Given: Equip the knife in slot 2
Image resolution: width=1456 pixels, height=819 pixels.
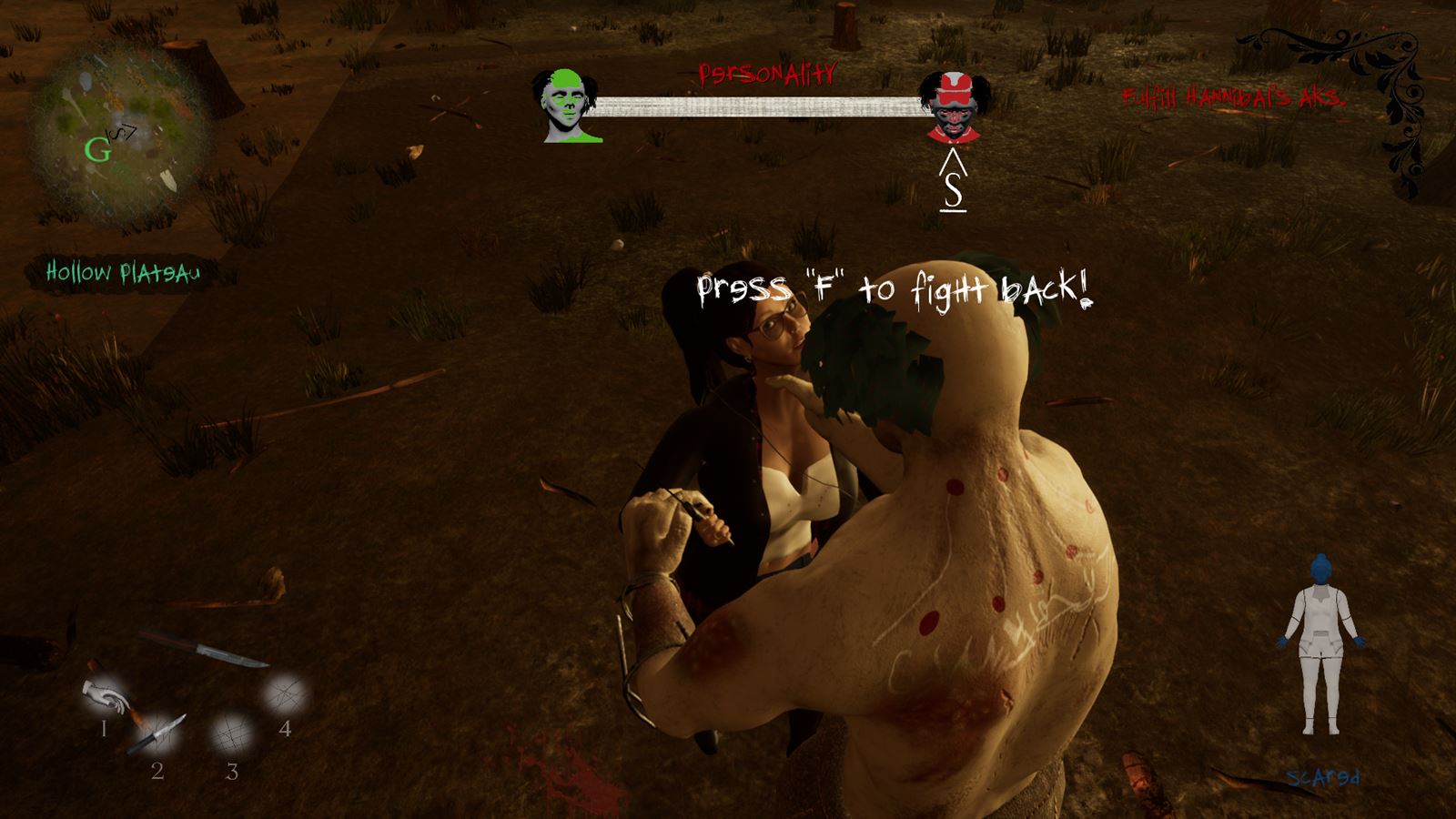Looking at the screenshot, I should 159,733.
